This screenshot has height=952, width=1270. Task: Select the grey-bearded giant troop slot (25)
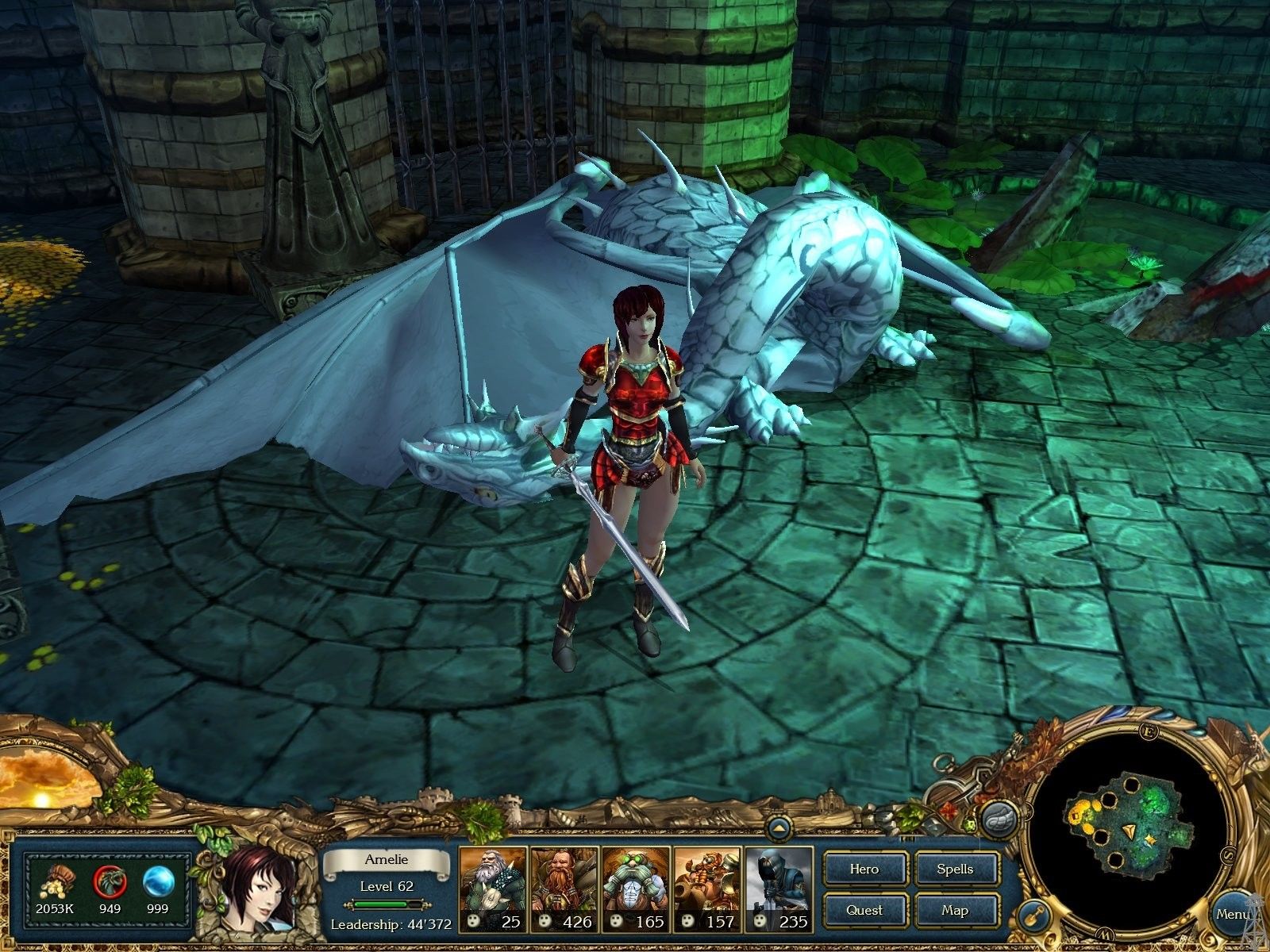point(492,889)
